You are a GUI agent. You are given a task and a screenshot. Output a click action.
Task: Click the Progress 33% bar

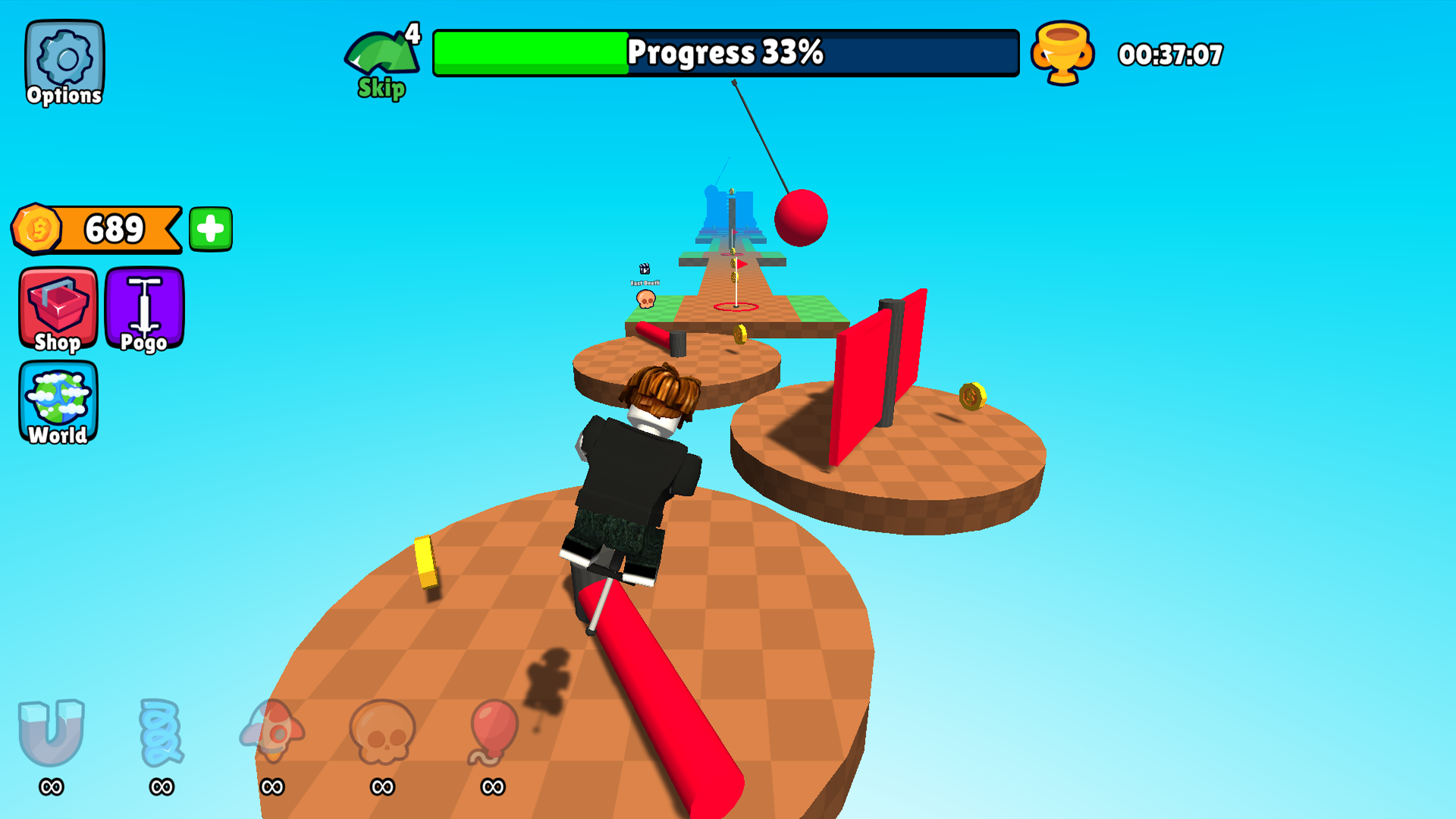pos(726,53)
